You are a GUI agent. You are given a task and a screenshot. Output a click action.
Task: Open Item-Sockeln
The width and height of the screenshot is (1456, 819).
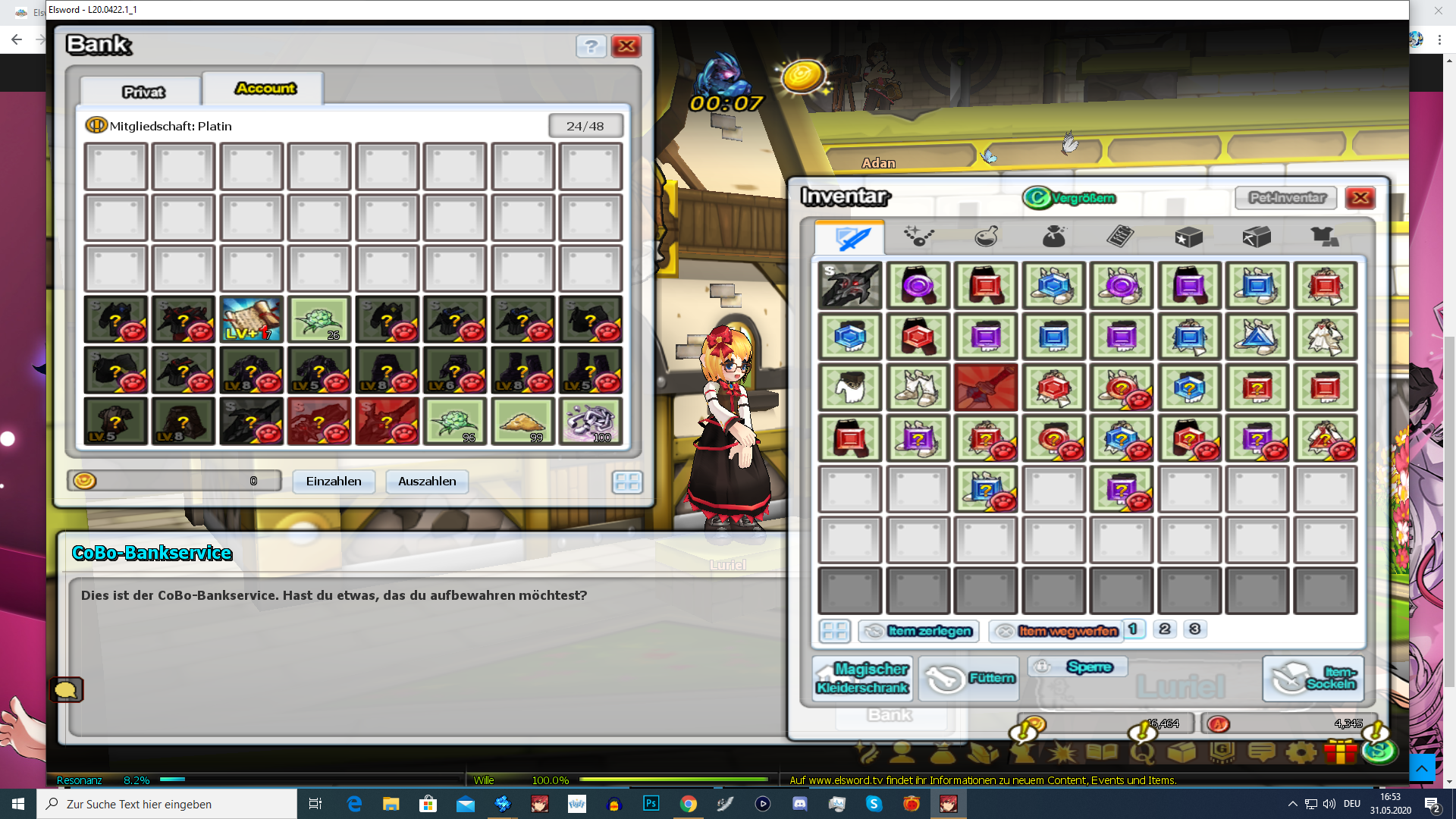(x=1313, y=678)
